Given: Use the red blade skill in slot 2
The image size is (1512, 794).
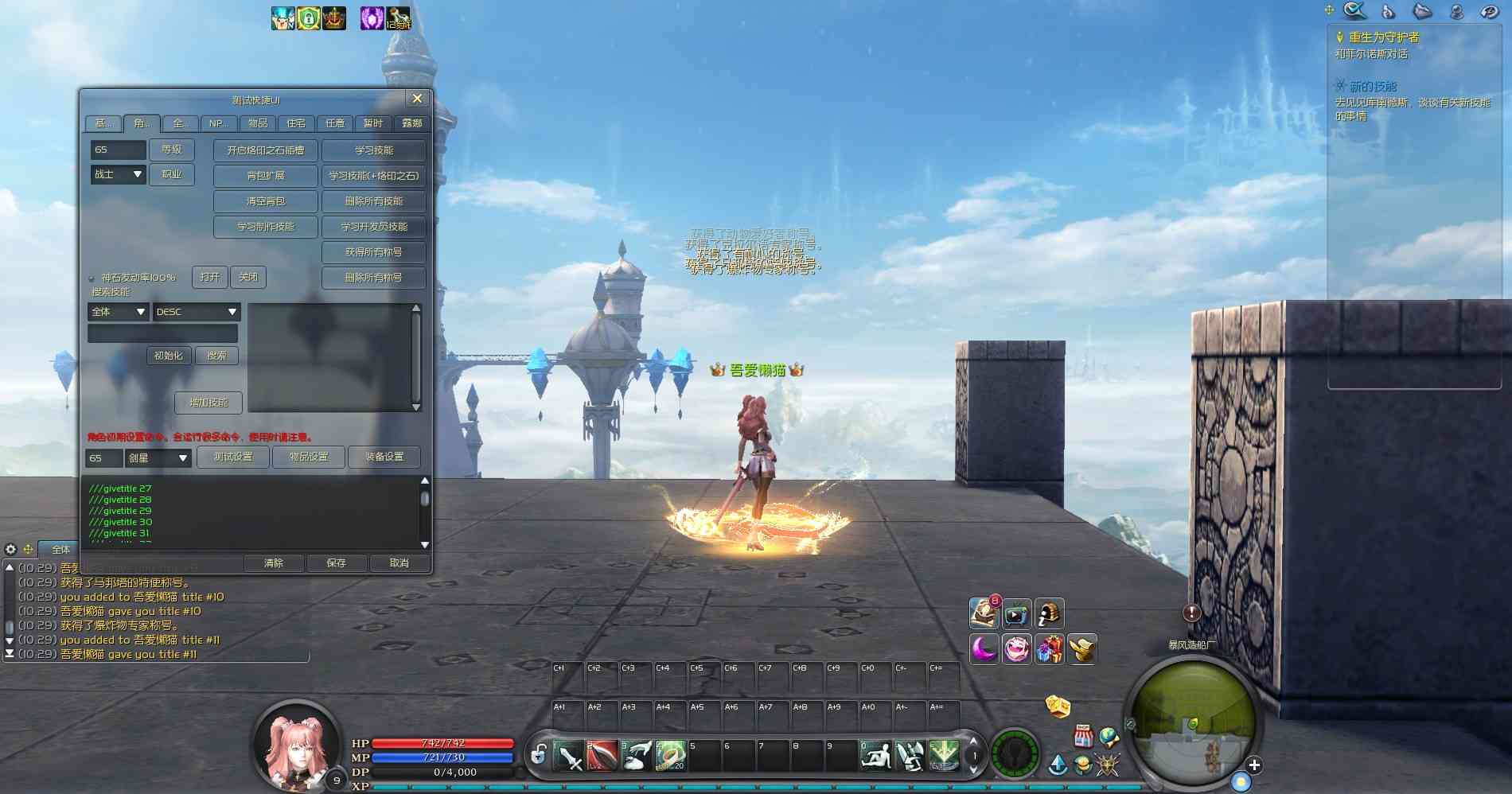Looking at the screenshot, I should pos(602,756).
